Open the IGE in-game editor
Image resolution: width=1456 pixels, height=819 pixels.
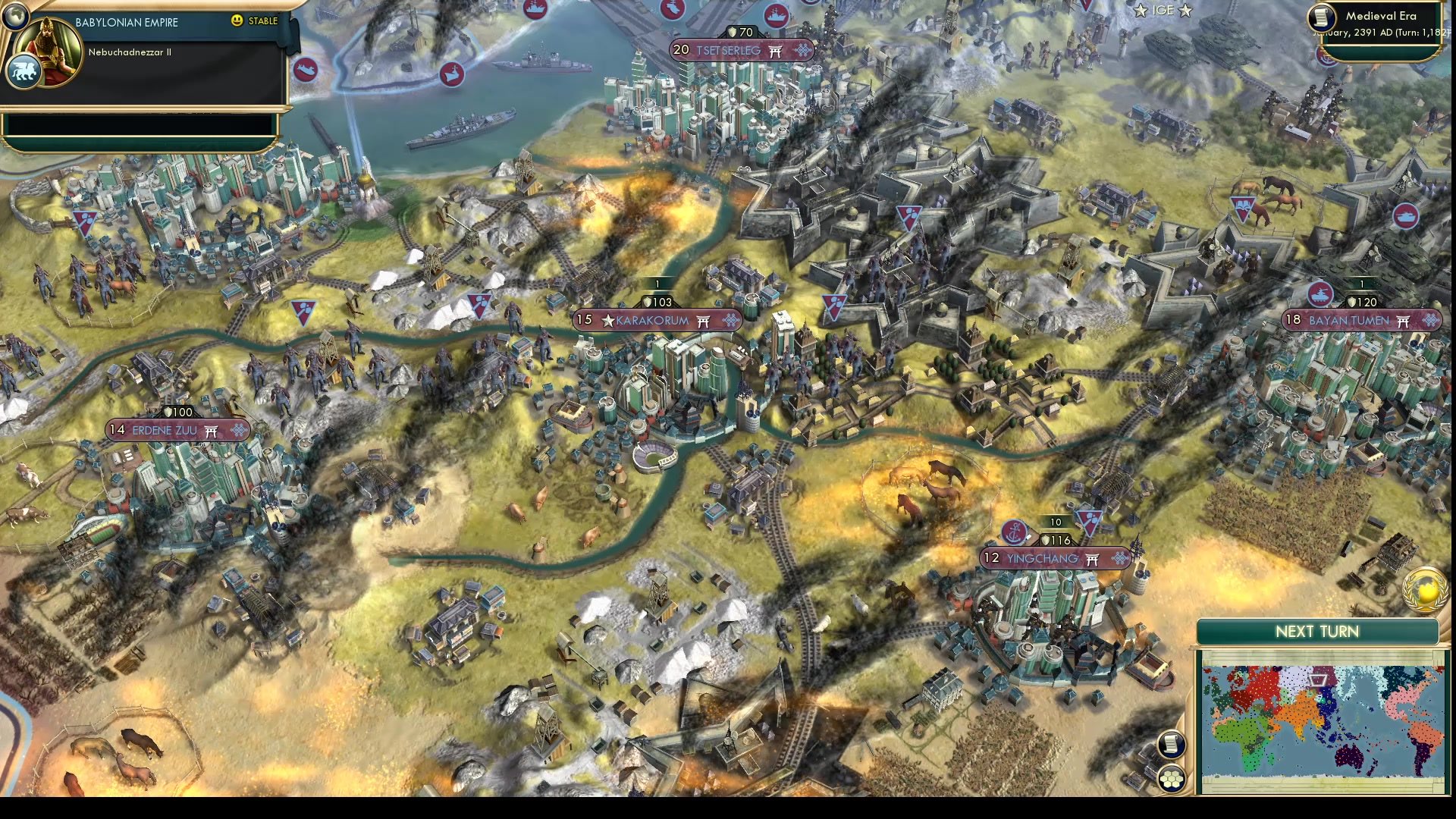click(x=1162, y=11)
